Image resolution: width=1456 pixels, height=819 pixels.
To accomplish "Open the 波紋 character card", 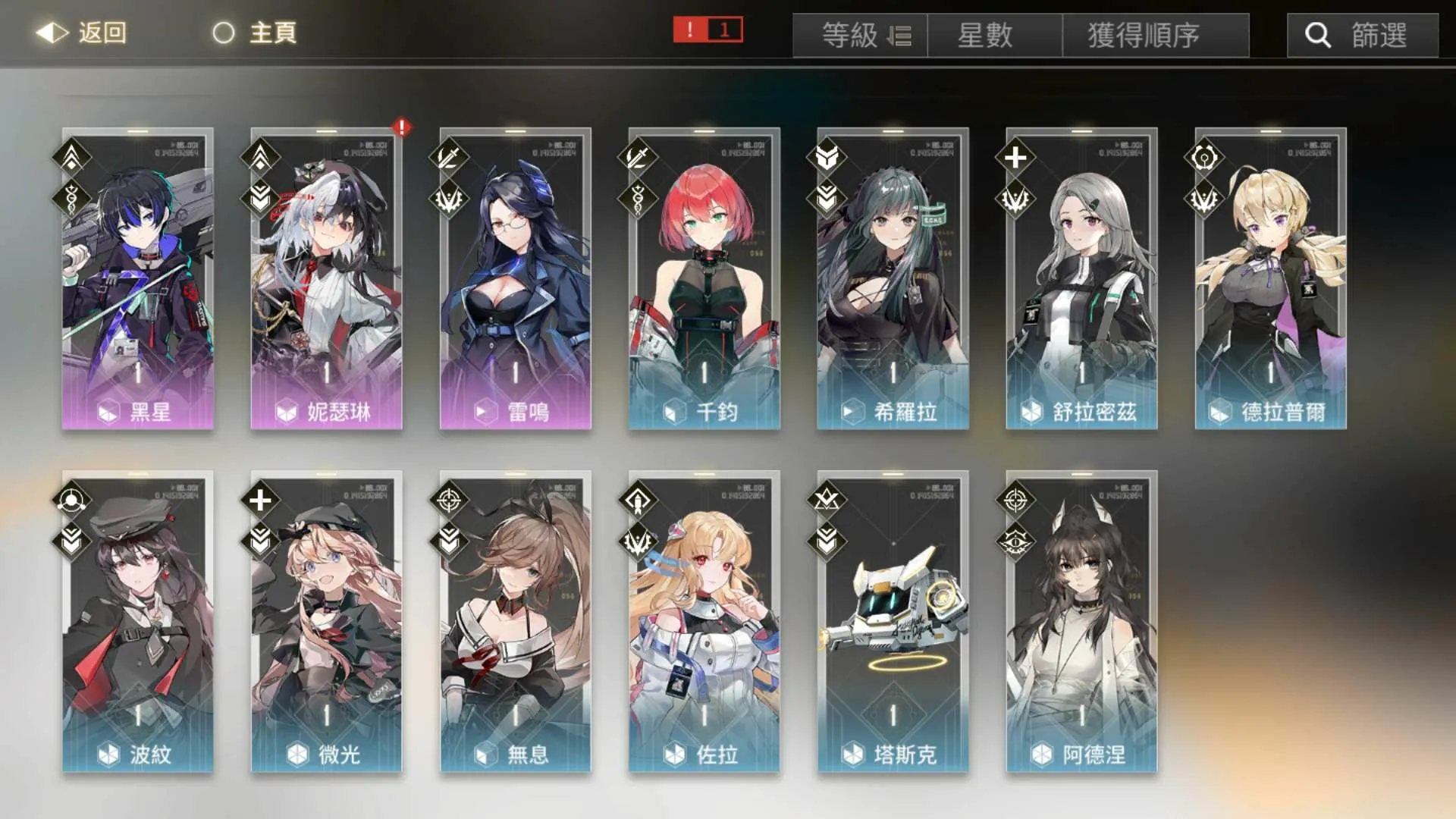I will pos(137,621).
